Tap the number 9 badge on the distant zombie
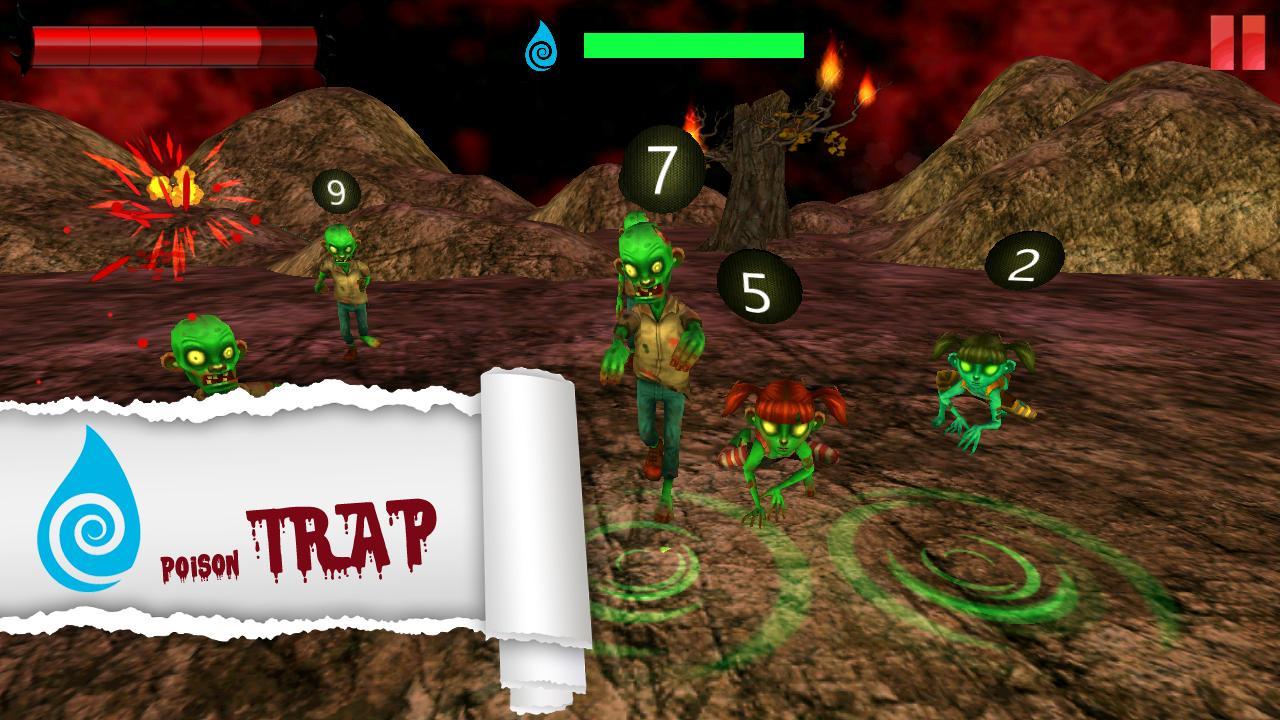 pos(336,191)
